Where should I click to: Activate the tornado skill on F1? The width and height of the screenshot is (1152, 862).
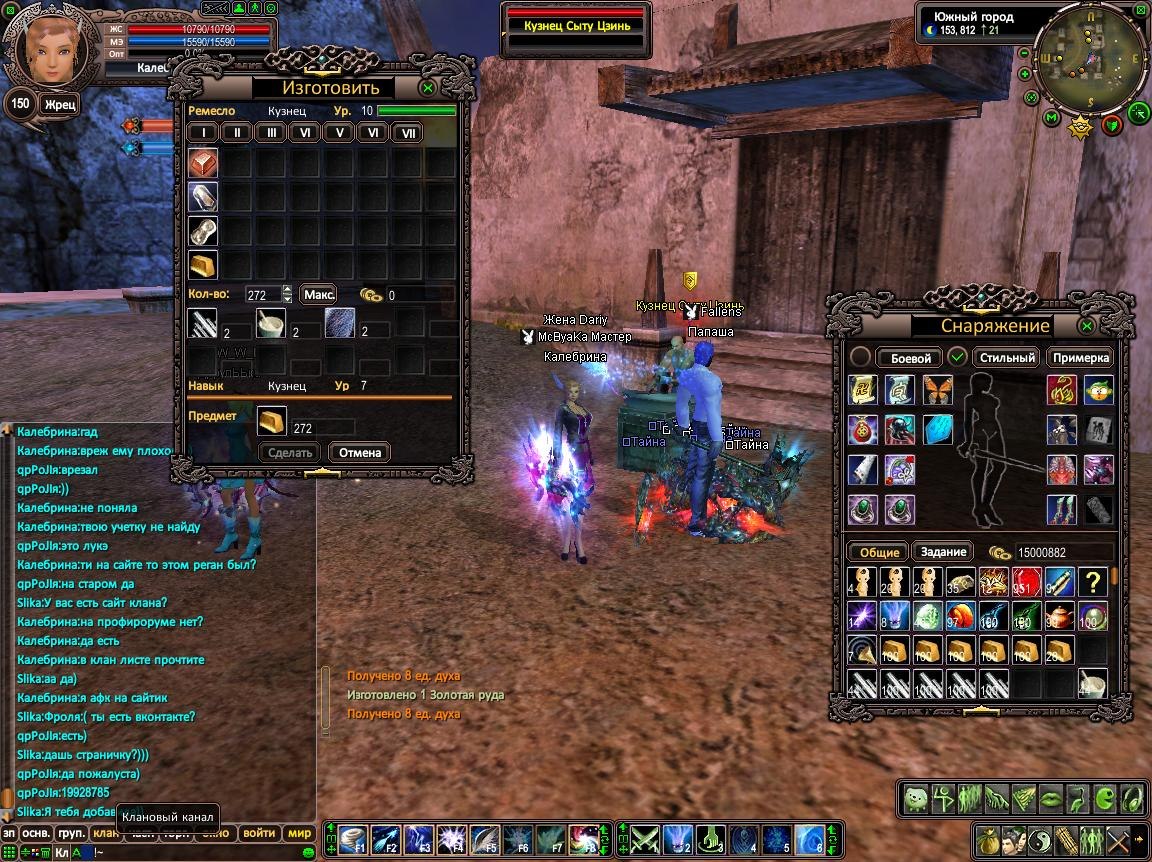[x=352, y=838]
